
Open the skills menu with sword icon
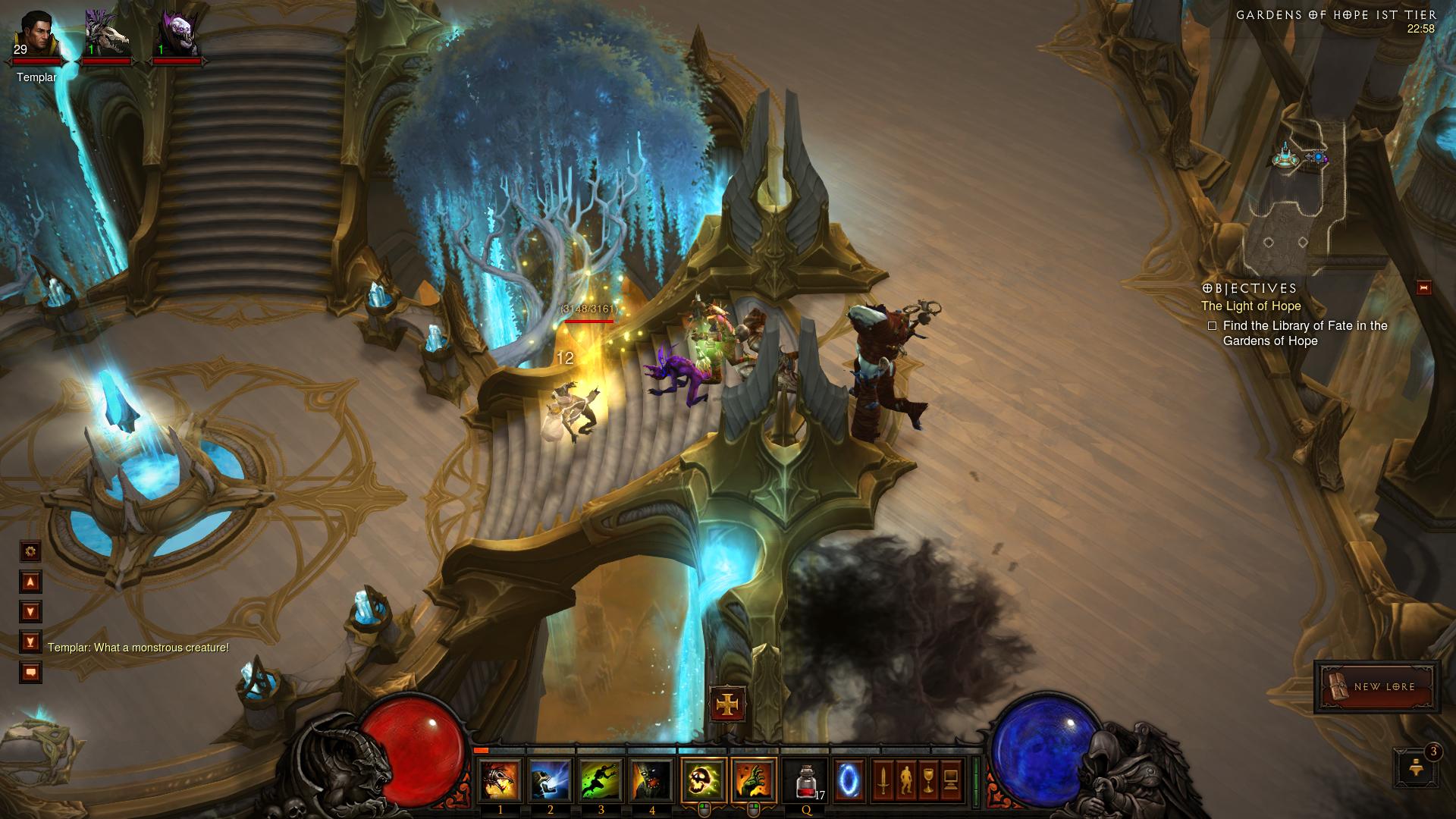883,780
